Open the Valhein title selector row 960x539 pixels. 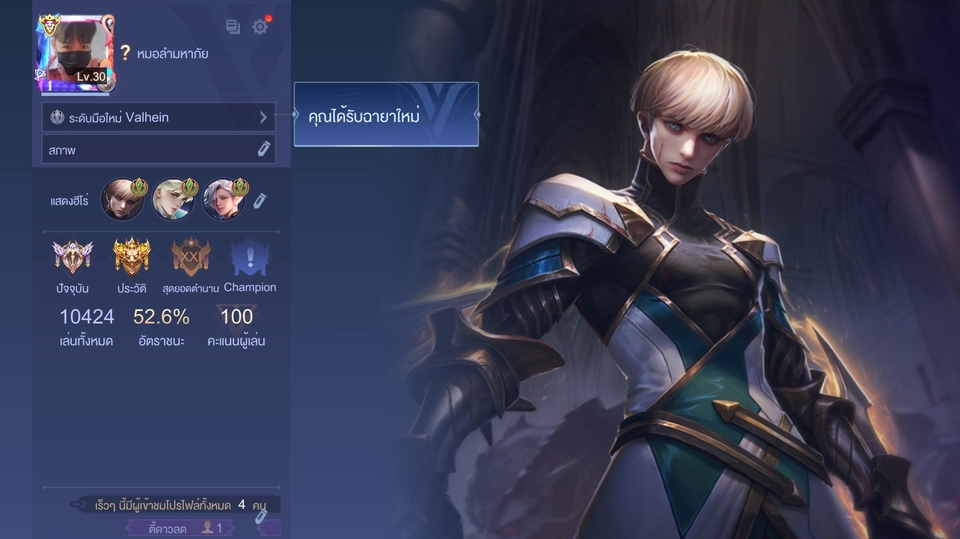pos(158,117)
